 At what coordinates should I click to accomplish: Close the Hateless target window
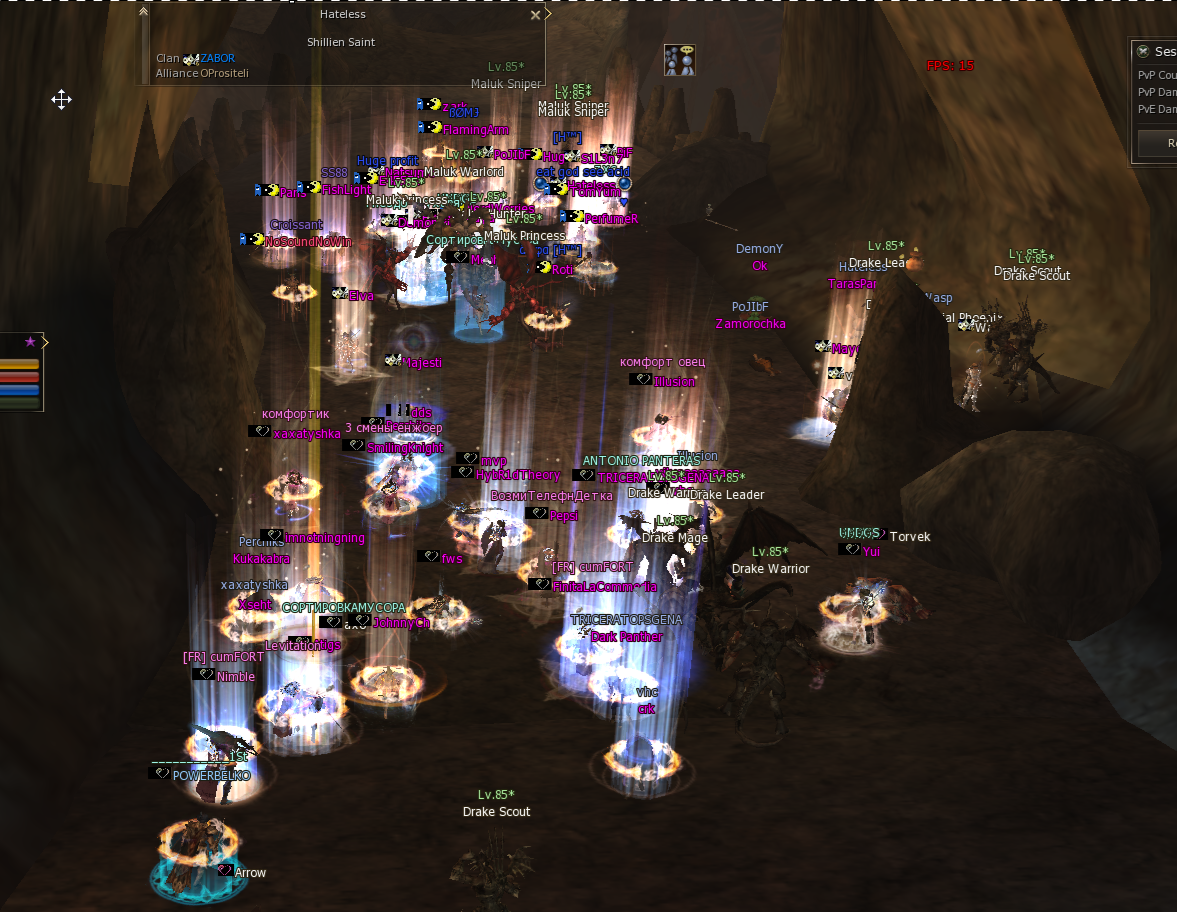[x=535, y=15]
